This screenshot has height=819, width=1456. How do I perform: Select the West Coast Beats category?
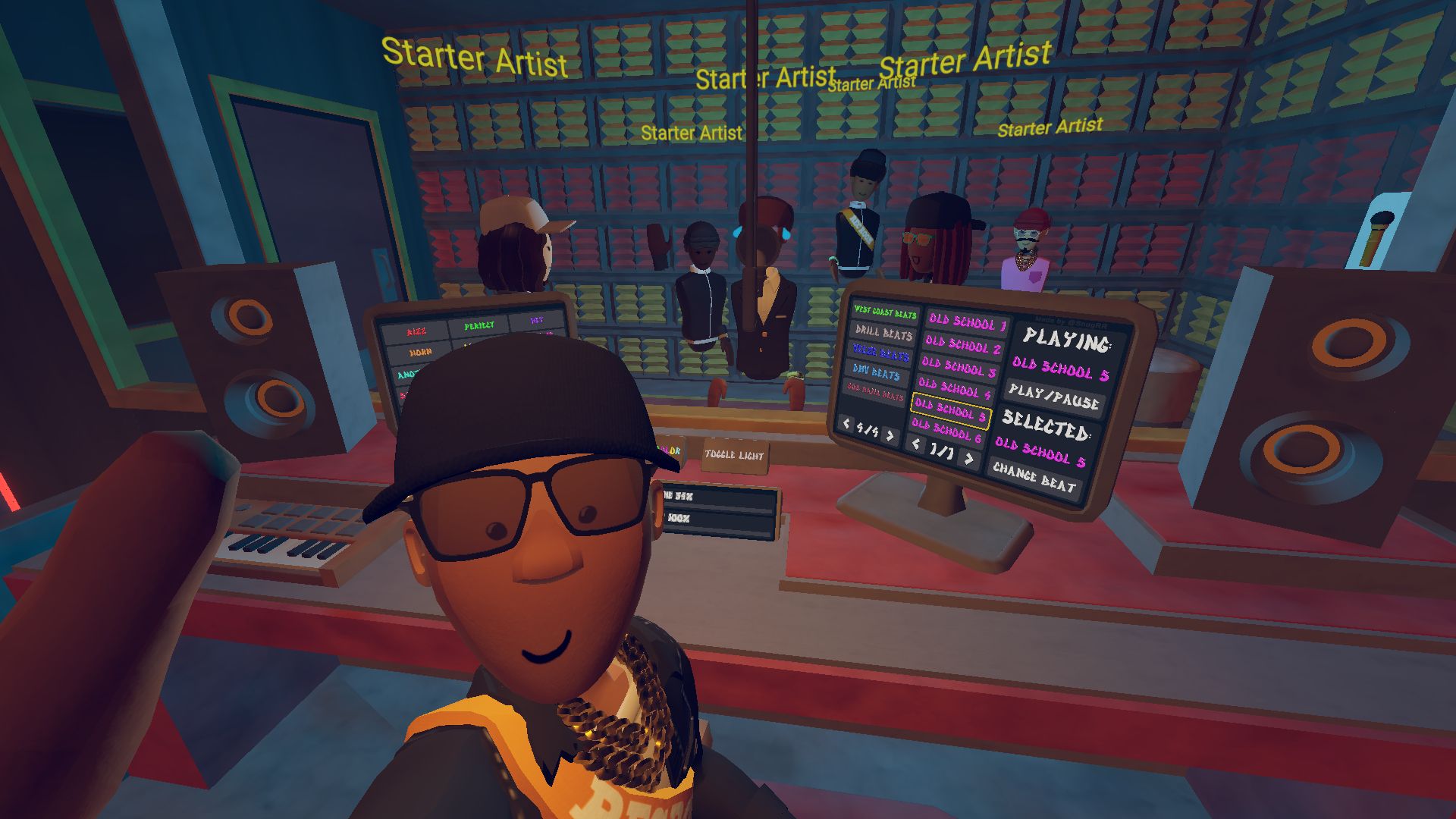[x=884, y=312]
